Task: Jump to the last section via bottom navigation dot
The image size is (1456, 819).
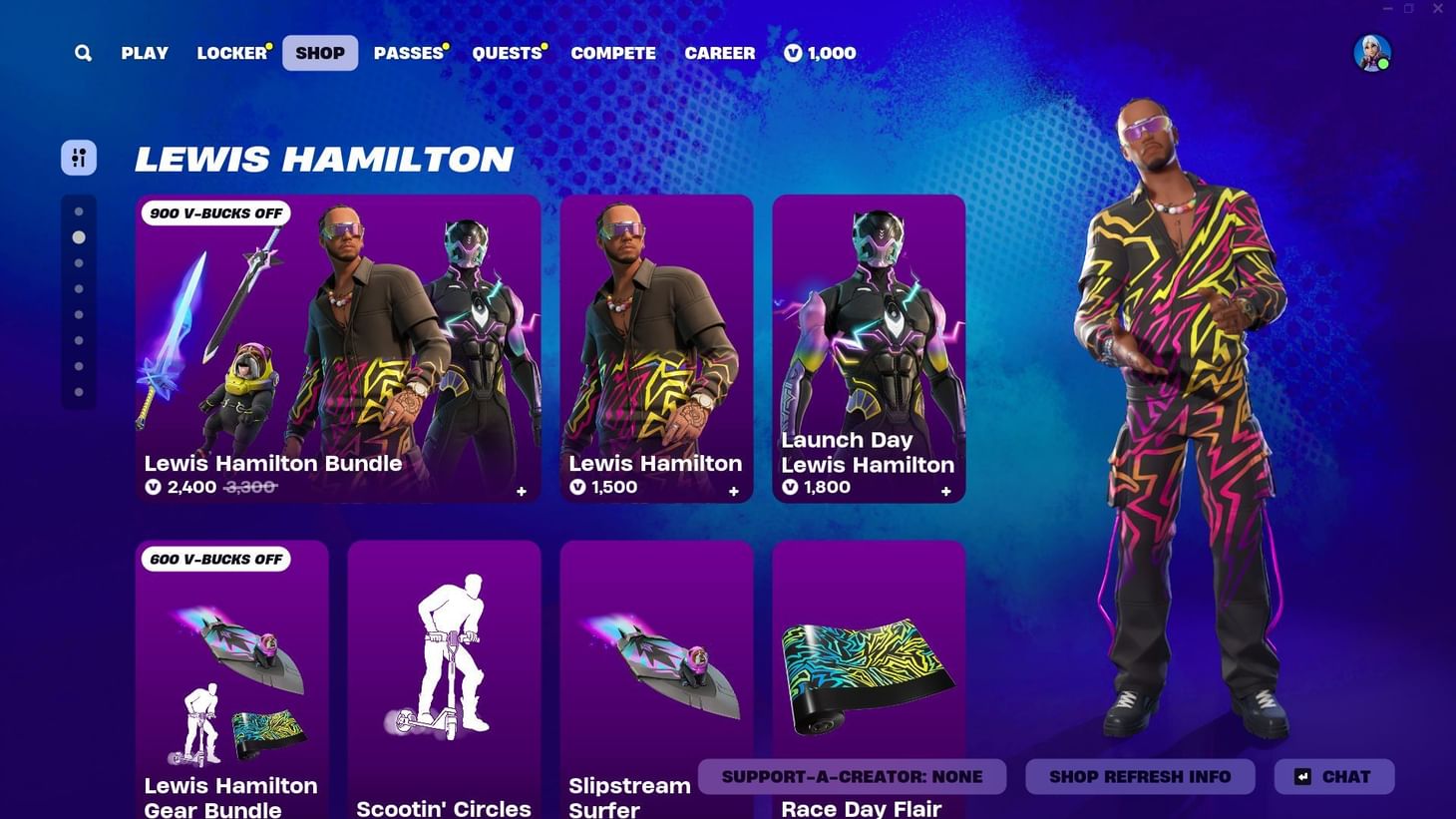Action: coord(80,391)
